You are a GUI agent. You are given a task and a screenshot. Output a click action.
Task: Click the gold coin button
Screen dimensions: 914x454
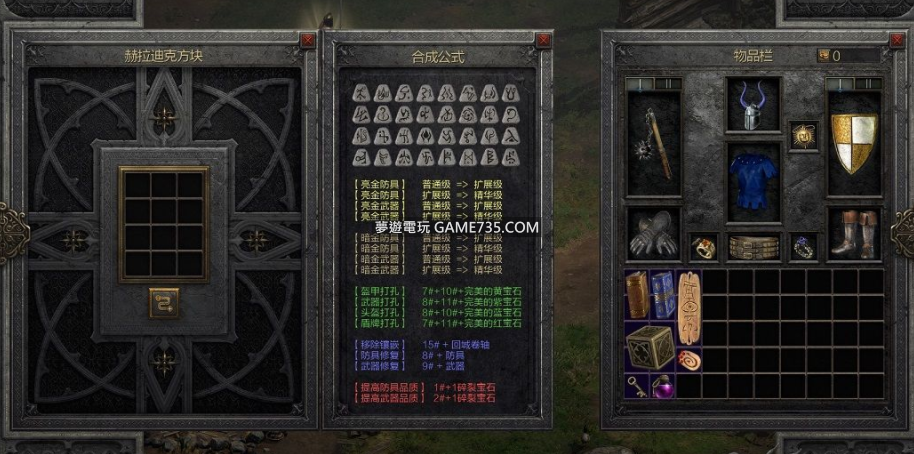coord(824,55)
